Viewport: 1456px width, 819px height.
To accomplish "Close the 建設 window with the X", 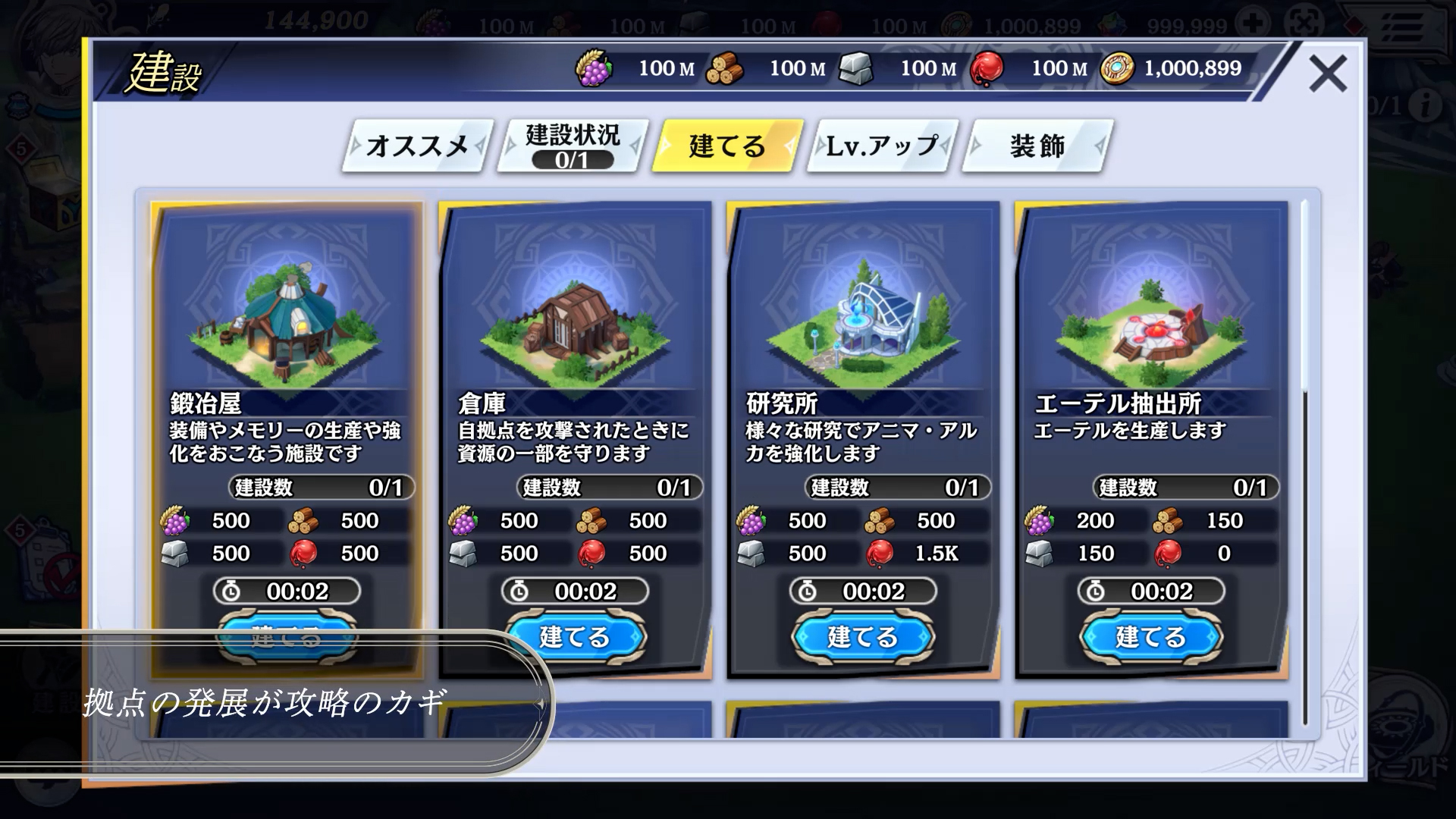I will (1329, 72).
